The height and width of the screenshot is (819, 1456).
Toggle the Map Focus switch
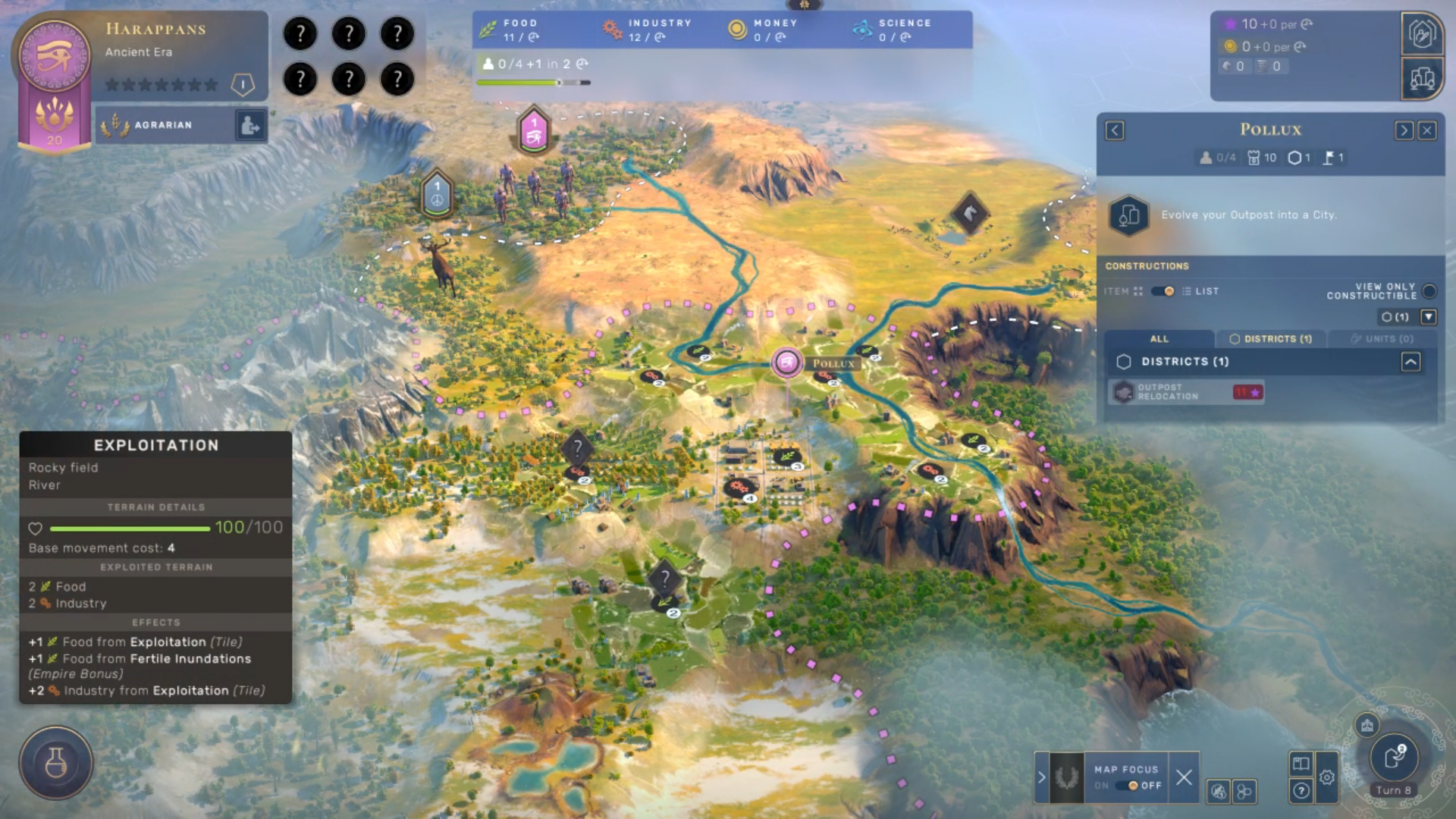(x=1128, y=786)
